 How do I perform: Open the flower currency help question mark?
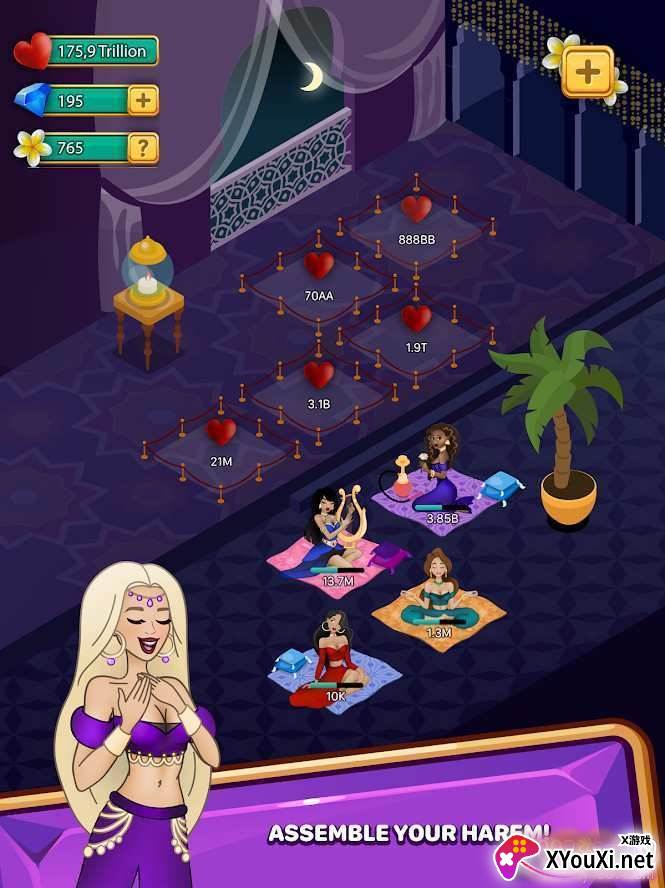point(144,148)
